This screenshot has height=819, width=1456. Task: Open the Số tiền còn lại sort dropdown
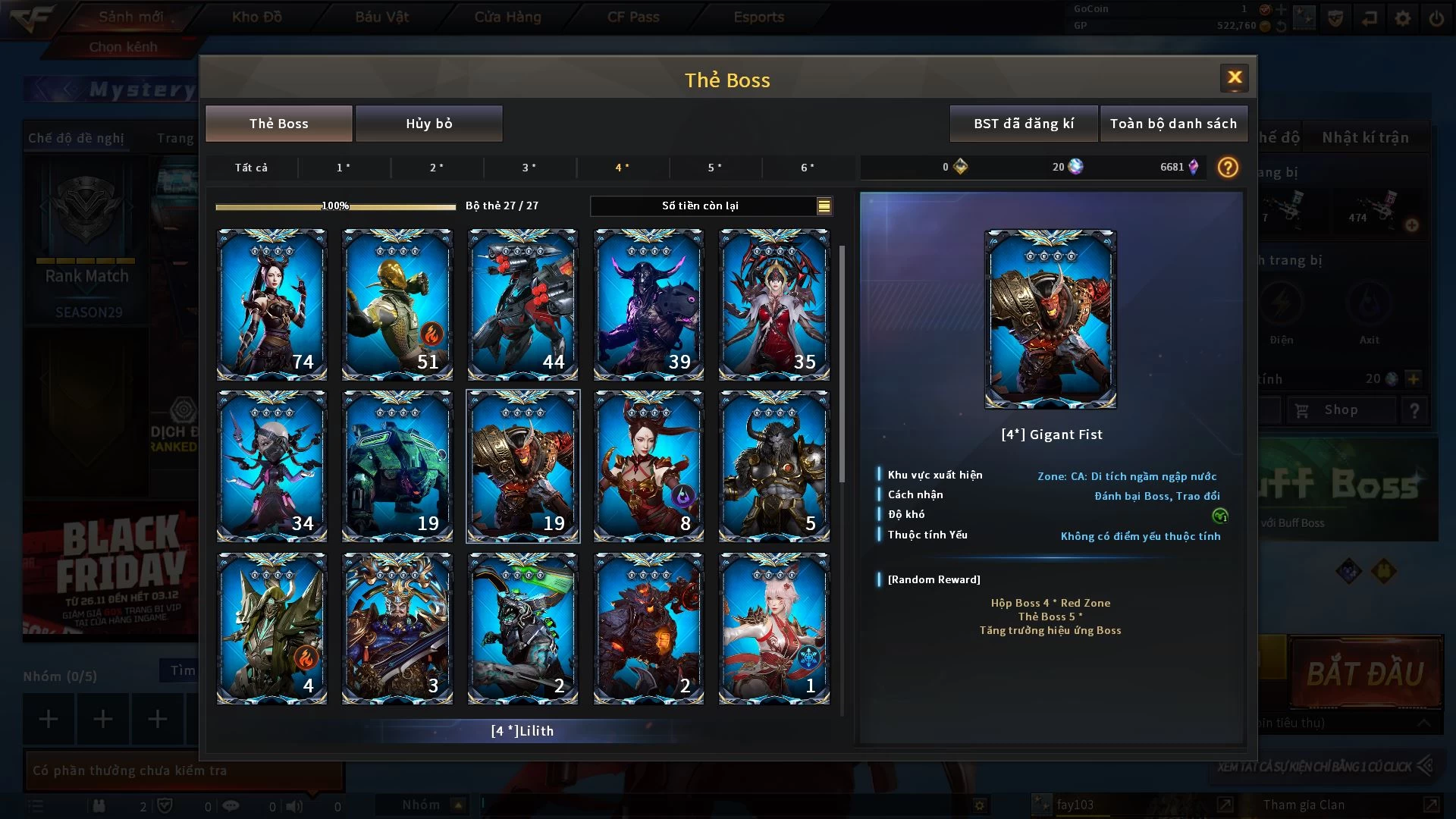[x=824, y=206]
